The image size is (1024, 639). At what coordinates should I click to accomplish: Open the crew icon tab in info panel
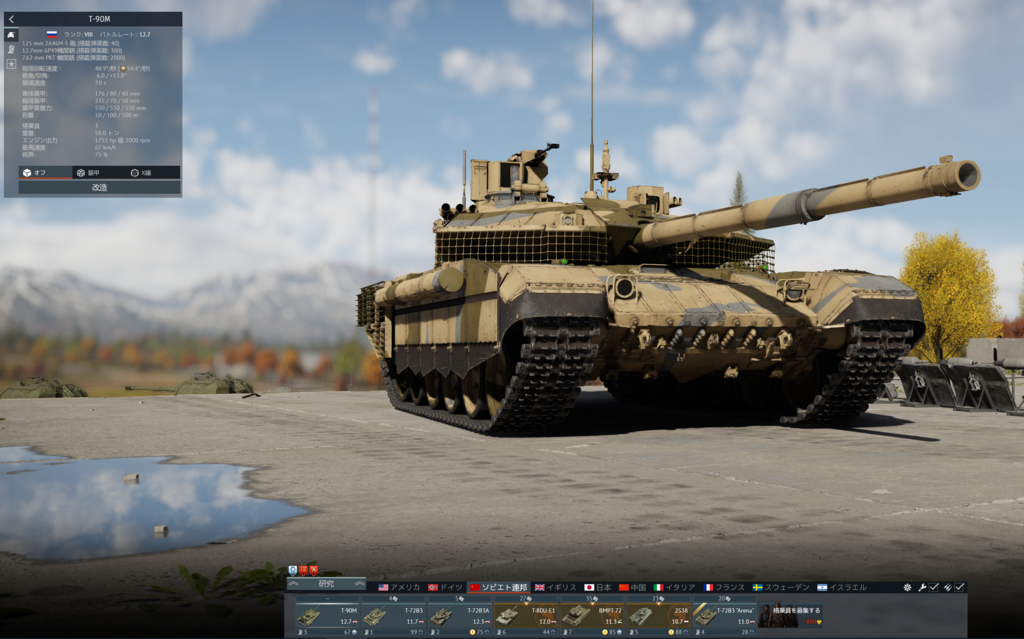(x=11, y=49)
